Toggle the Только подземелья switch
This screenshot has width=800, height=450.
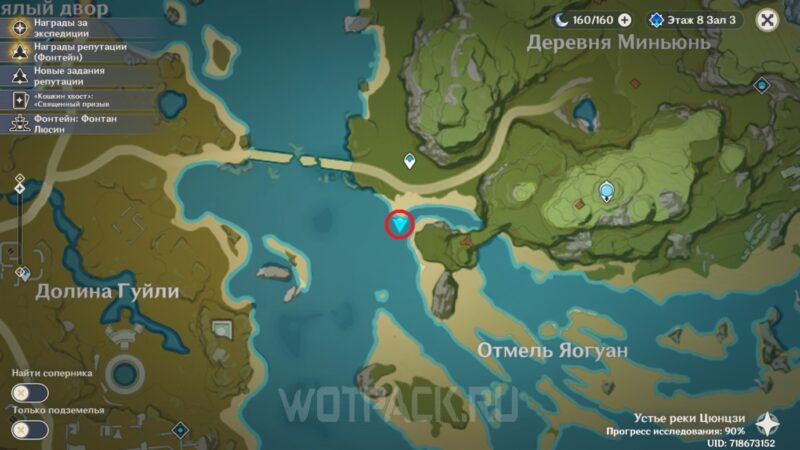[x=29, y=429]
